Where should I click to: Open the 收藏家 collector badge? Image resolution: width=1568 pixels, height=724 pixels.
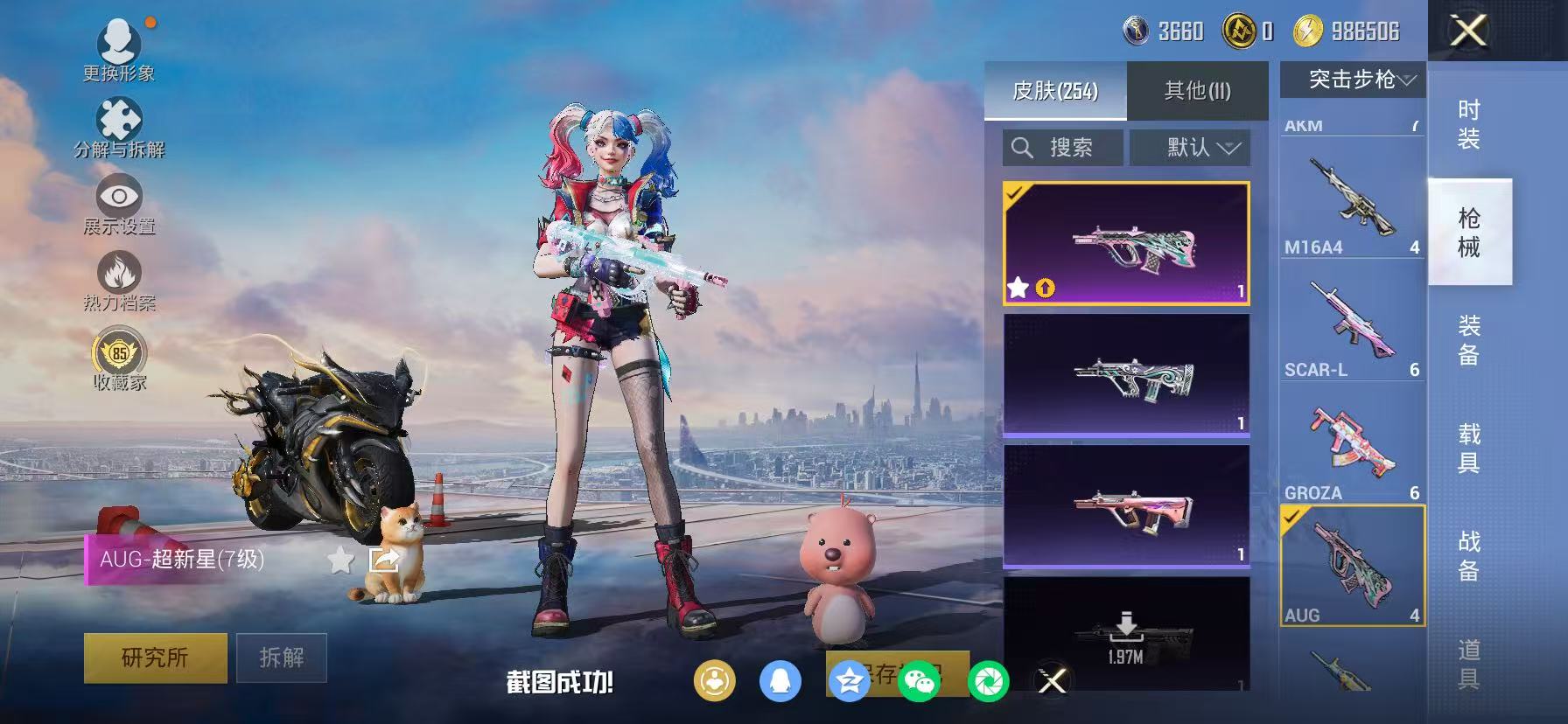pos(120,355)
